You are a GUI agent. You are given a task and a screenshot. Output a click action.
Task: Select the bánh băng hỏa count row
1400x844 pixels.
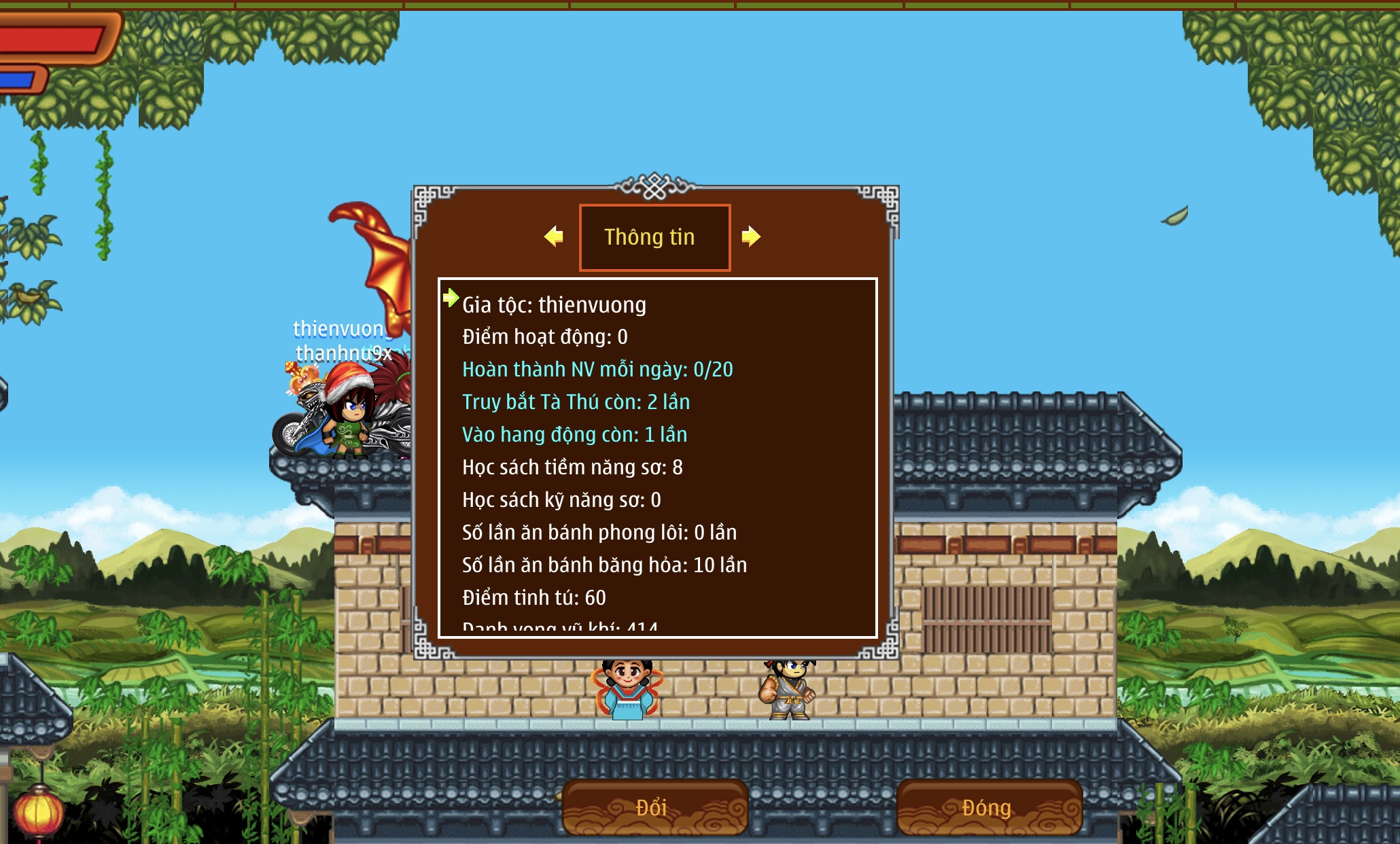pos(604,565)
